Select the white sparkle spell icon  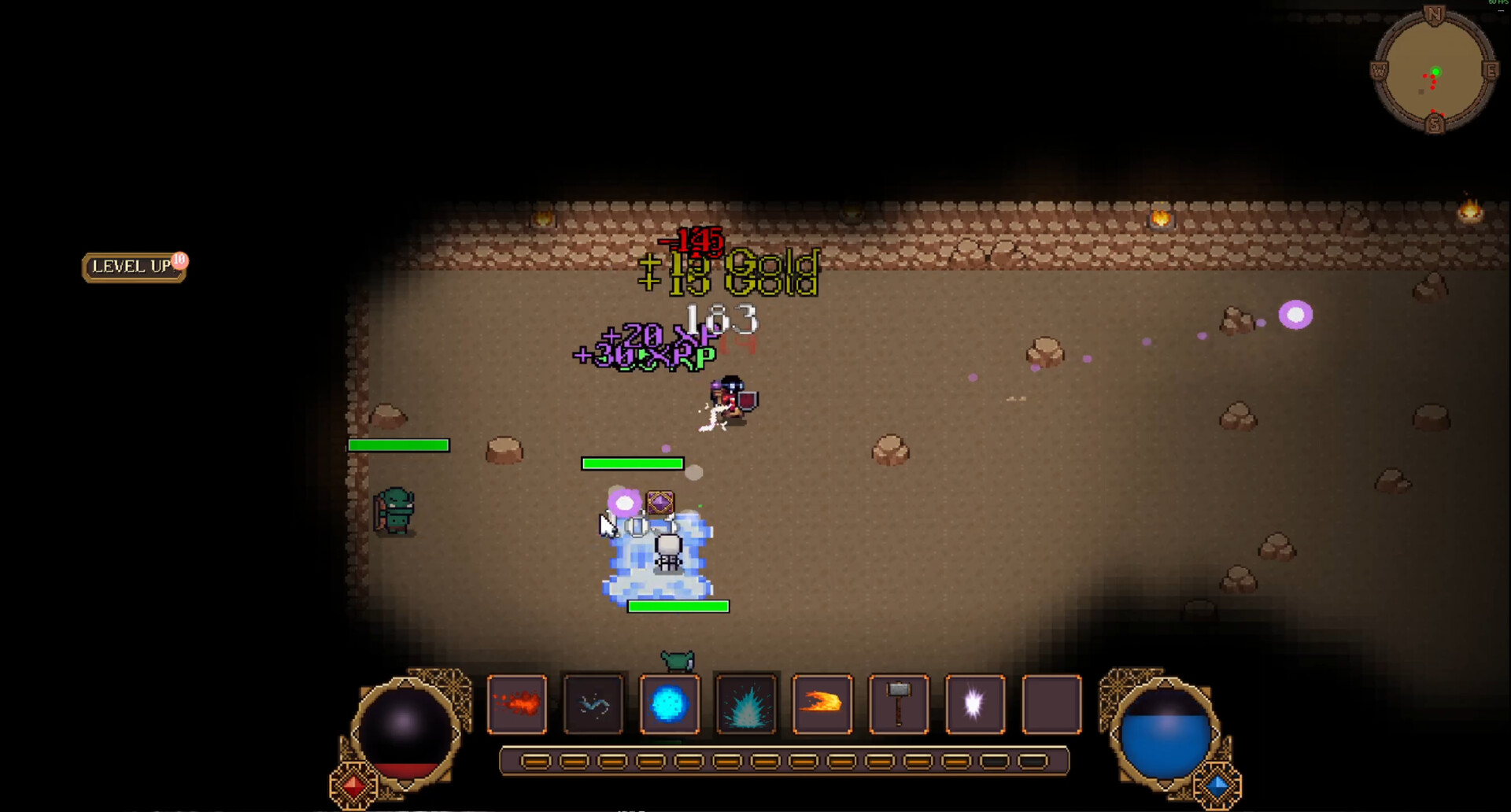click(974, 704)
